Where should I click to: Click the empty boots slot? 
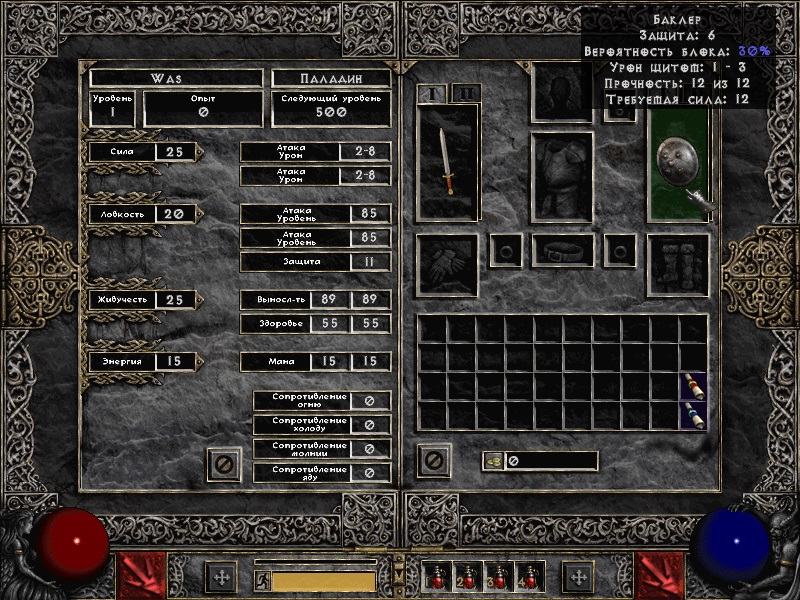click(678, 265)
